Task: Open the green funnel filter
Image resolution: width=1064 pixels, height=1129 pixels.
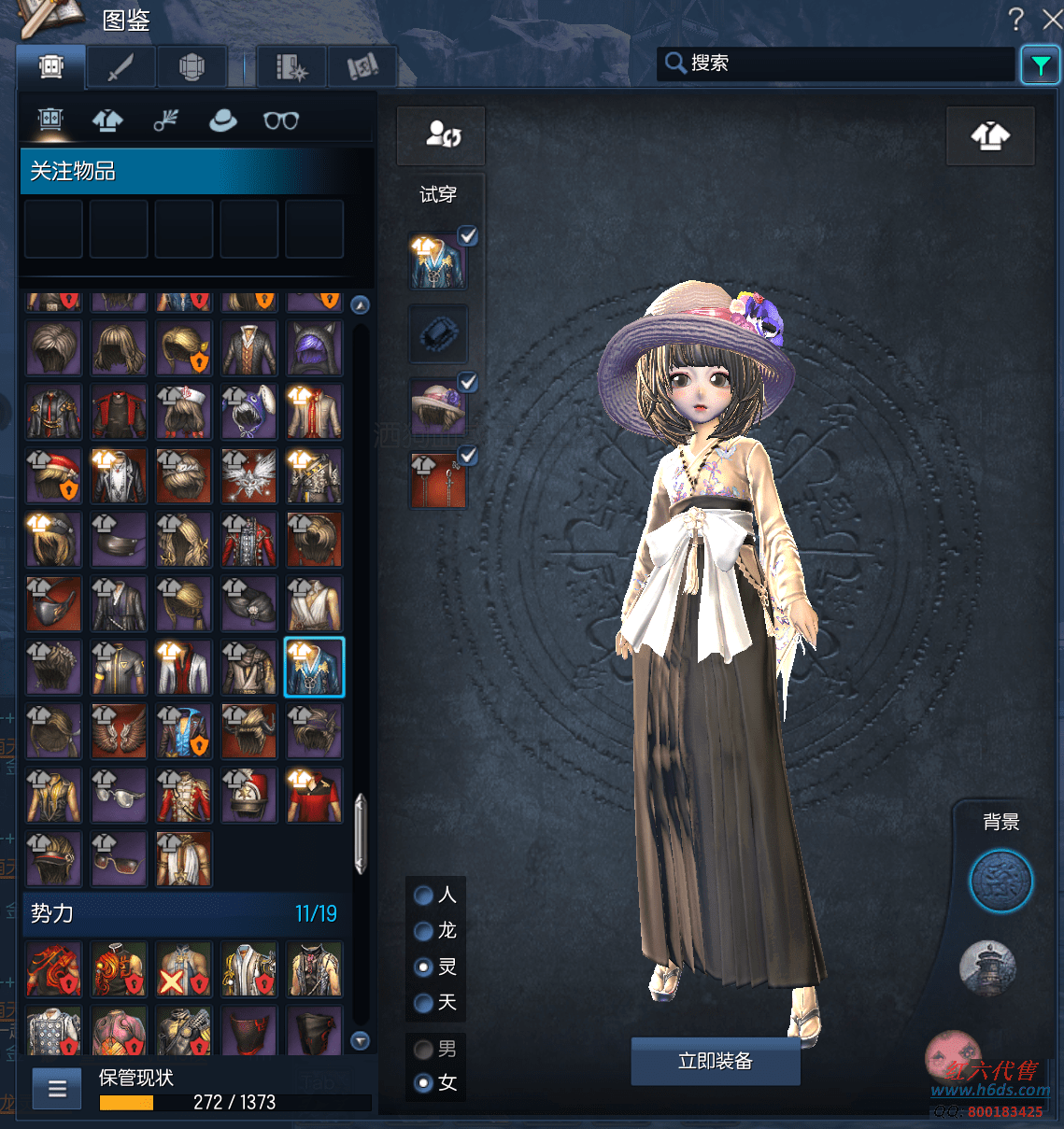Action: [1040, 65]
